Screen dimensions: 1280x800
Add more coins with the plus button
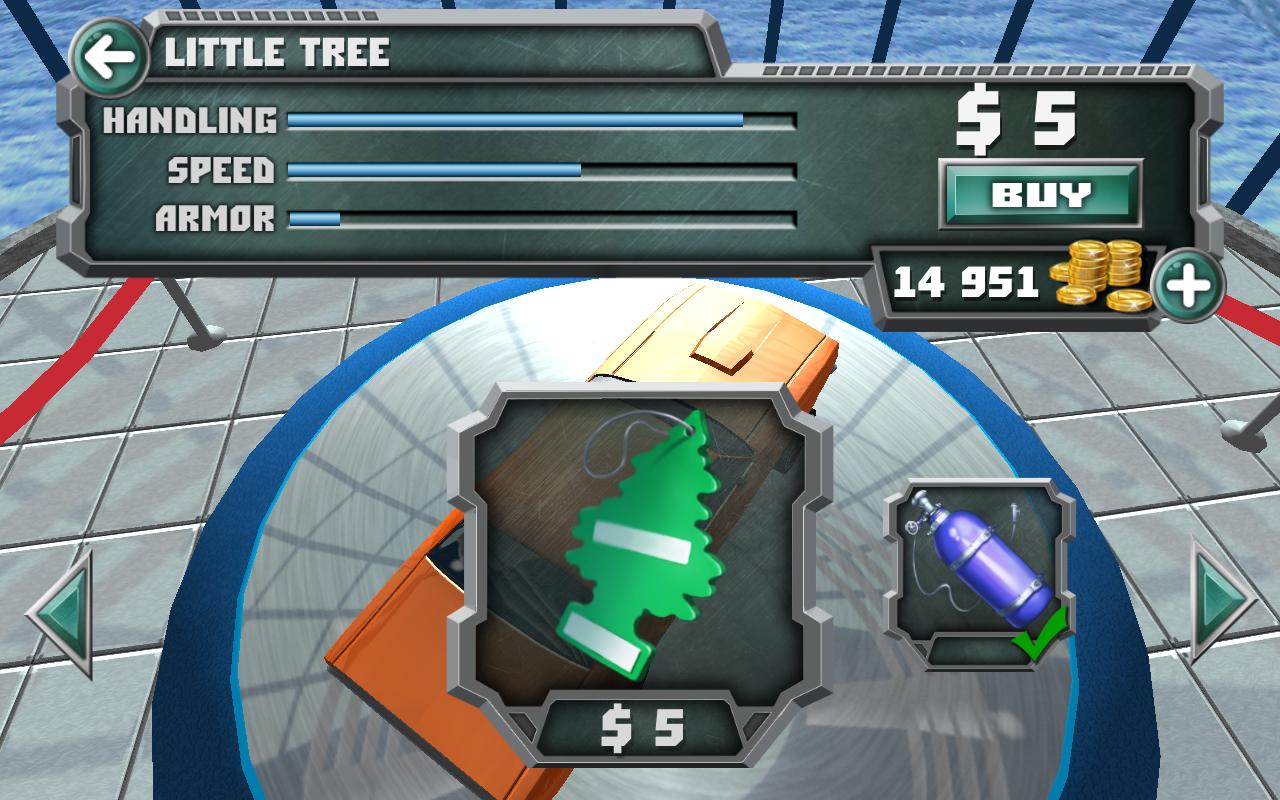(x=1188, y=286)
